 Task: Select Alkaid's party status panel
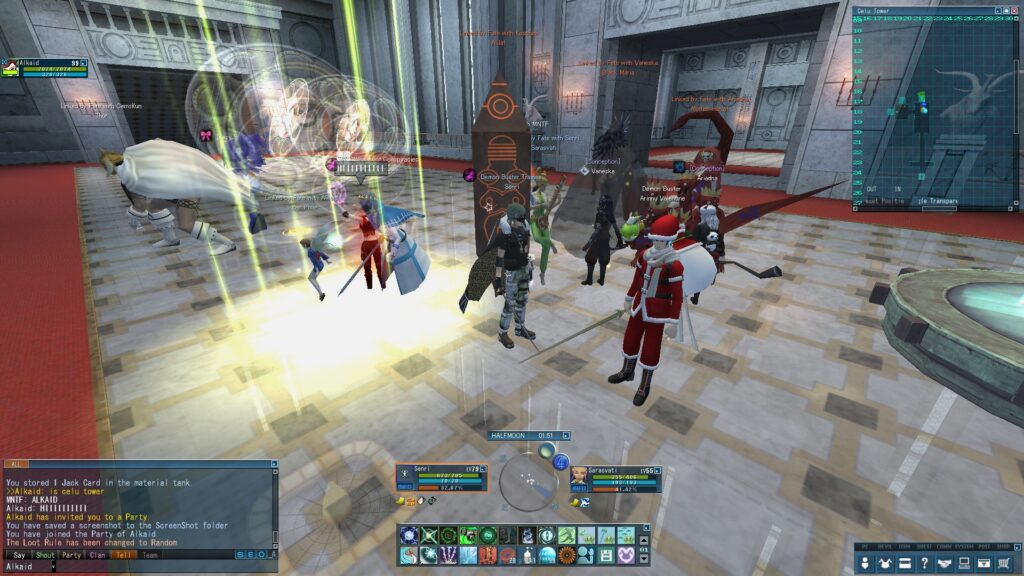45,67
